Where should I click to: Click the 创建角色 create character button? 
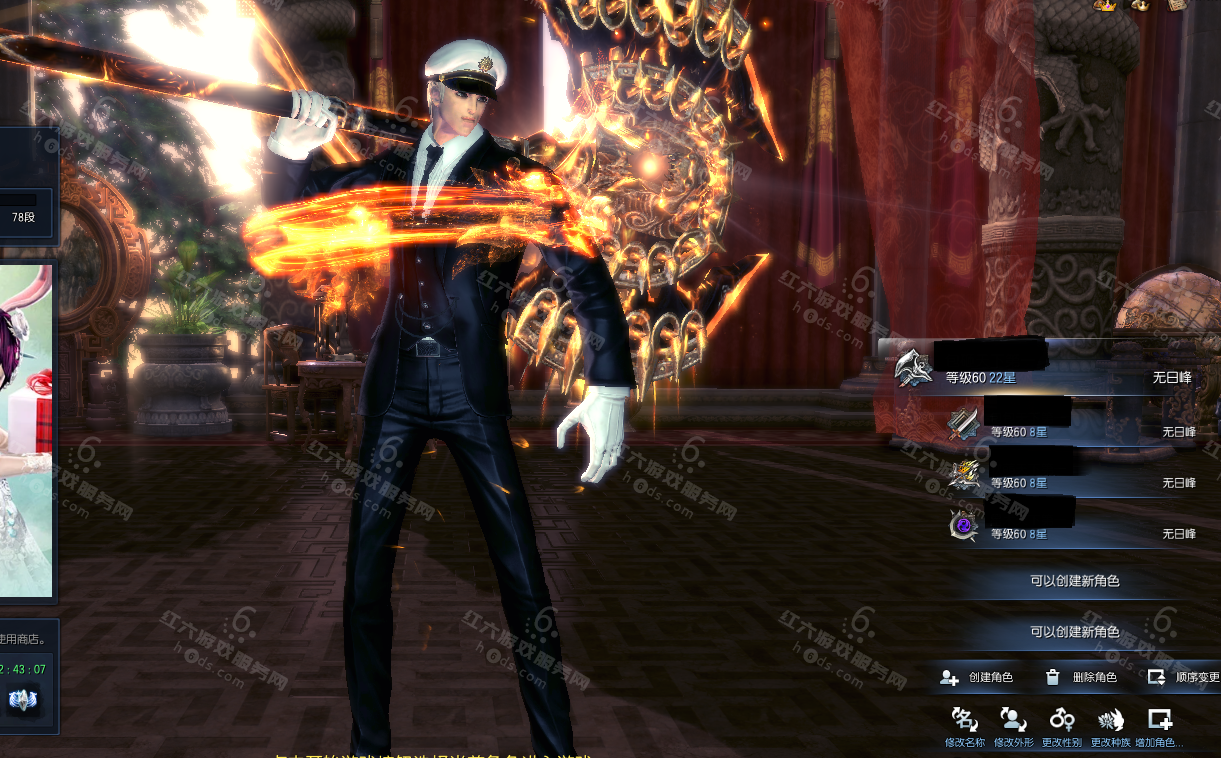coord(977,678)
